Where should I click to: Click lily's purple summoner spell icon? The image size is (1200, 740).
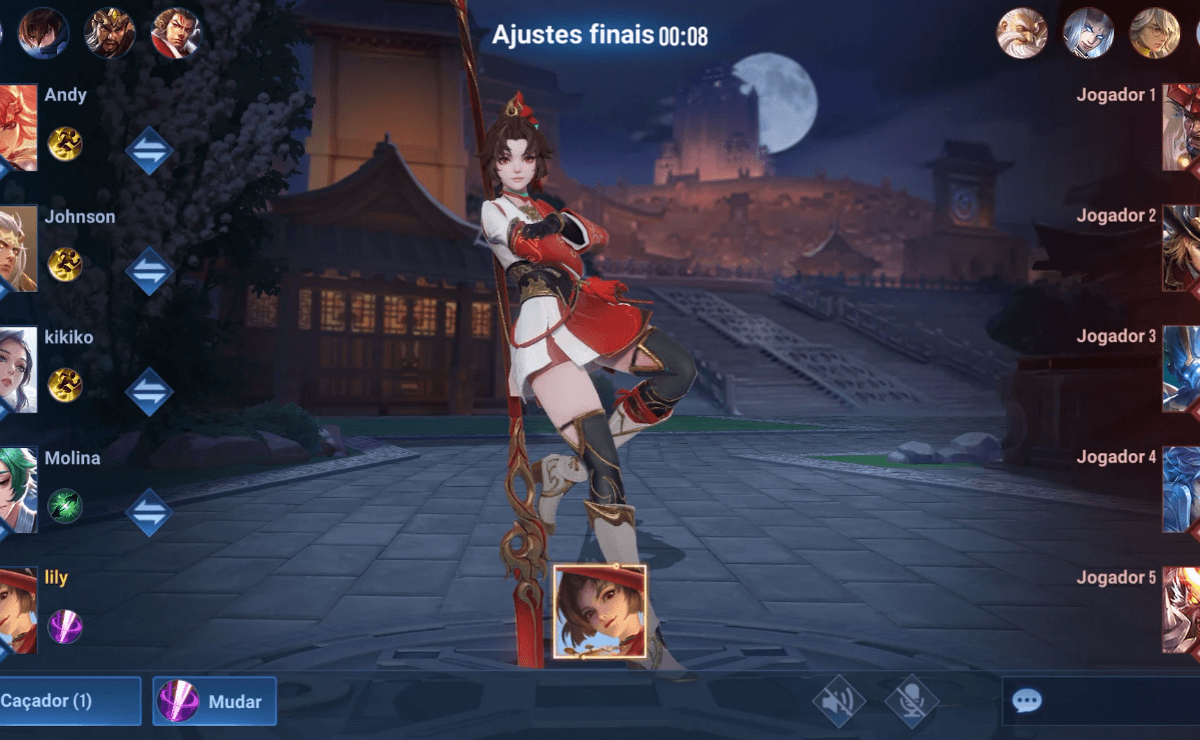point(65,627)
